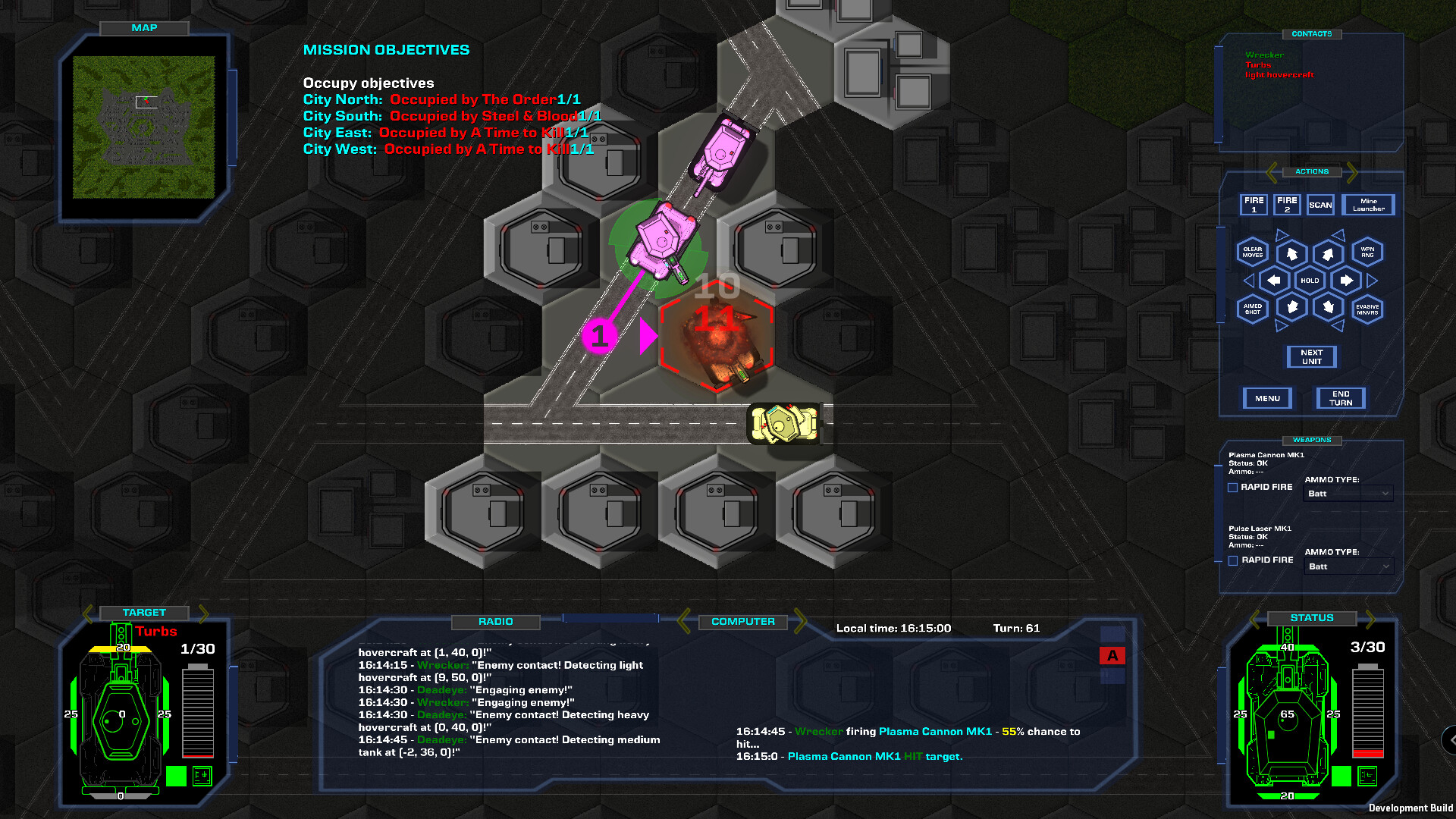Click the NEXT UNIT button
Screen dimensions: 1456x819
click(1311, 356)
